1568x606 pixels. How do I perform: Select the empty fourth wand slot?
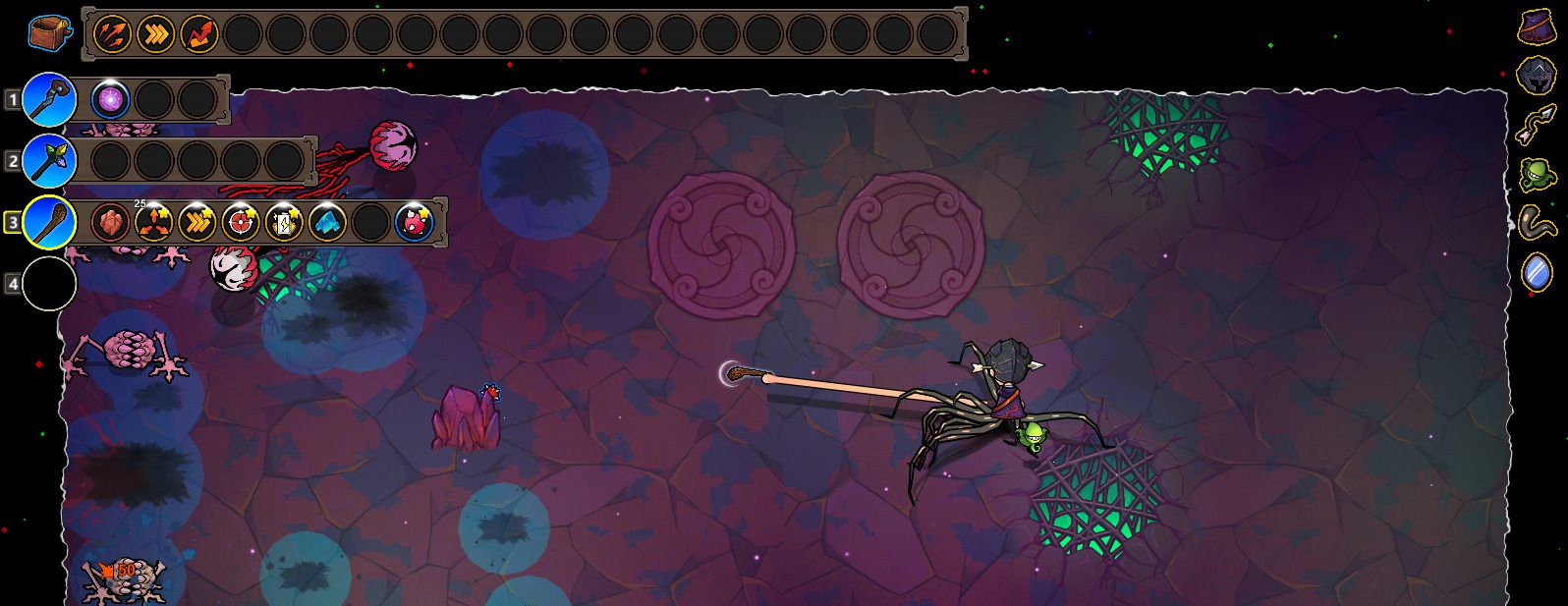coord(49,284)
